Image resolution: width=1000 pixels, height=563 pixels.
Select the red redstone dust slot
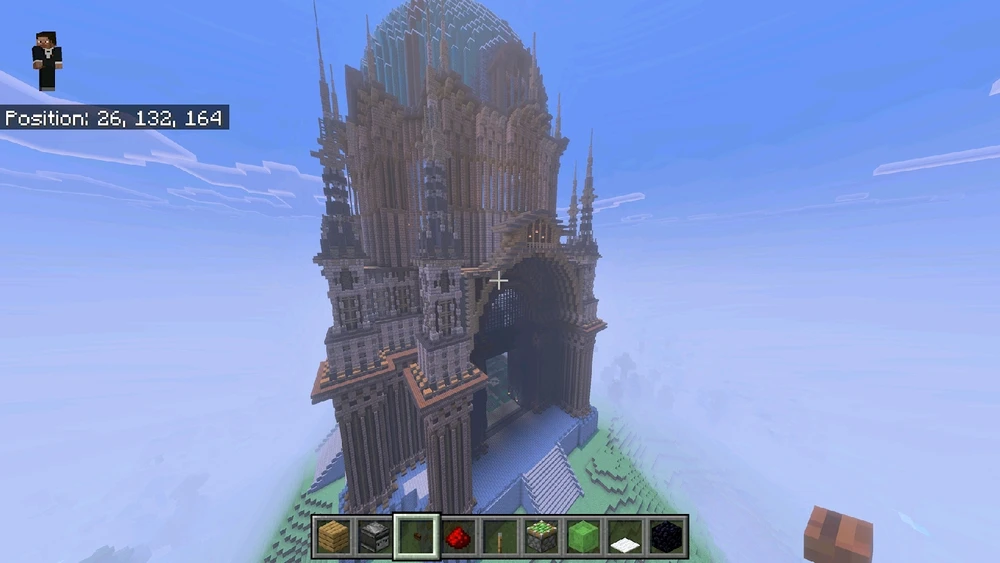[x=457, y=537]
